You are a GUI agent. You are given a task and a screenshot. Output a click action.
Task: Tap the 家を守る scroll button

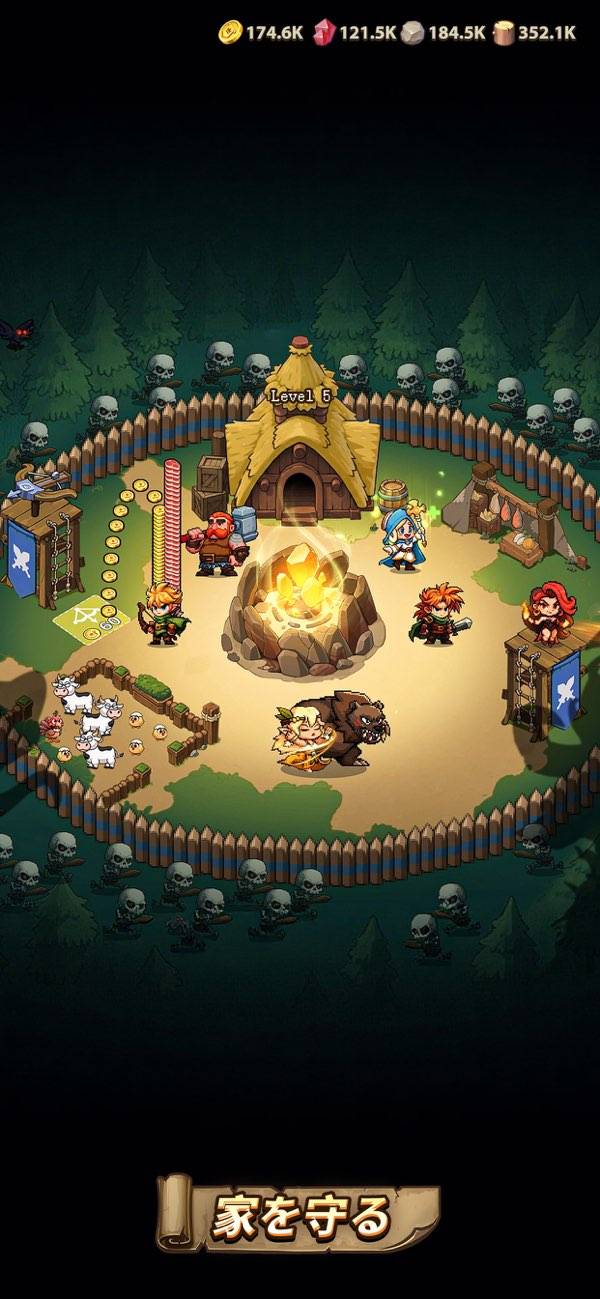[x=299, y=1216]
